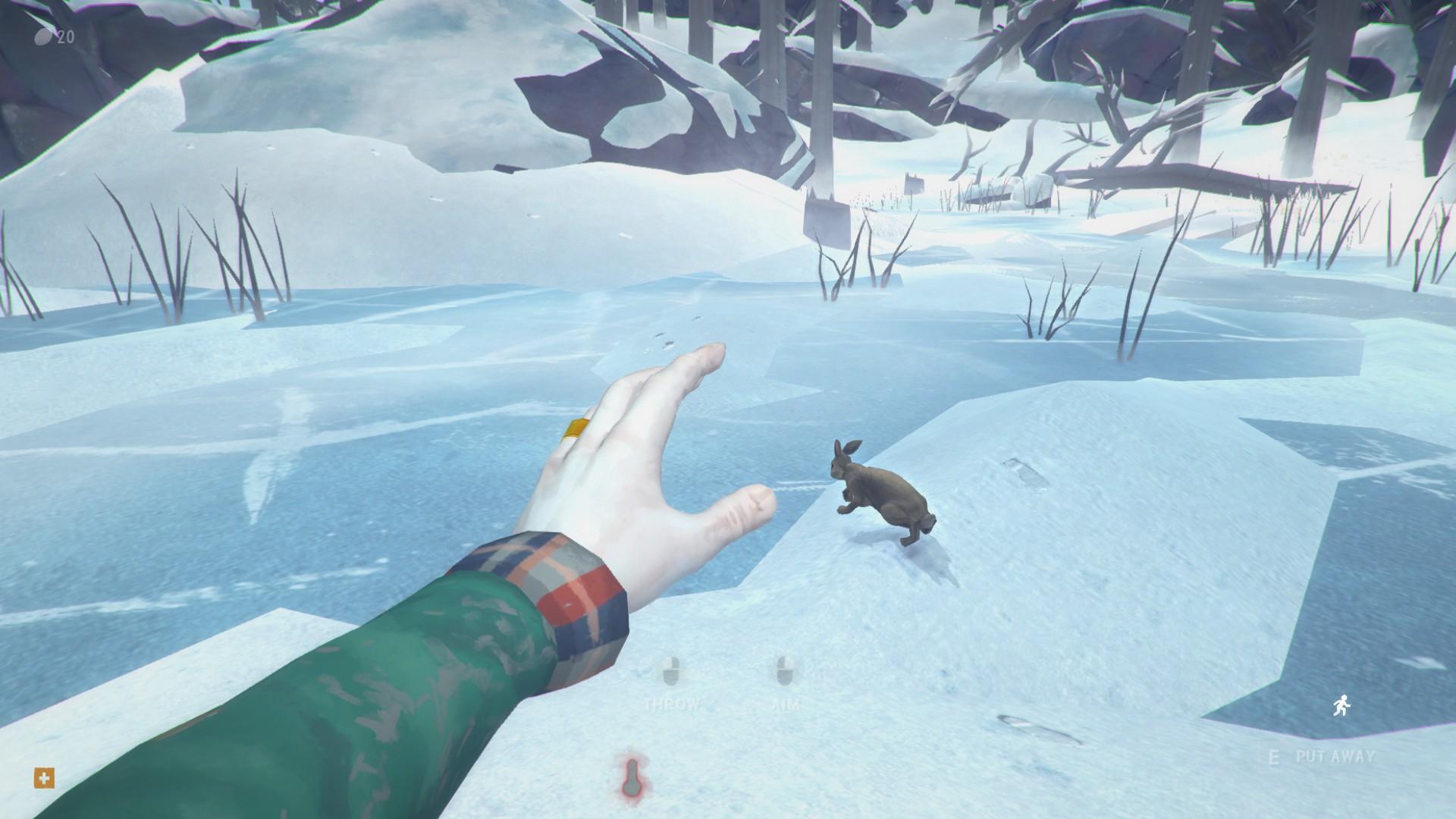
Task: Click the orange first aid cross icon
Action: click(x=45, y=777)
